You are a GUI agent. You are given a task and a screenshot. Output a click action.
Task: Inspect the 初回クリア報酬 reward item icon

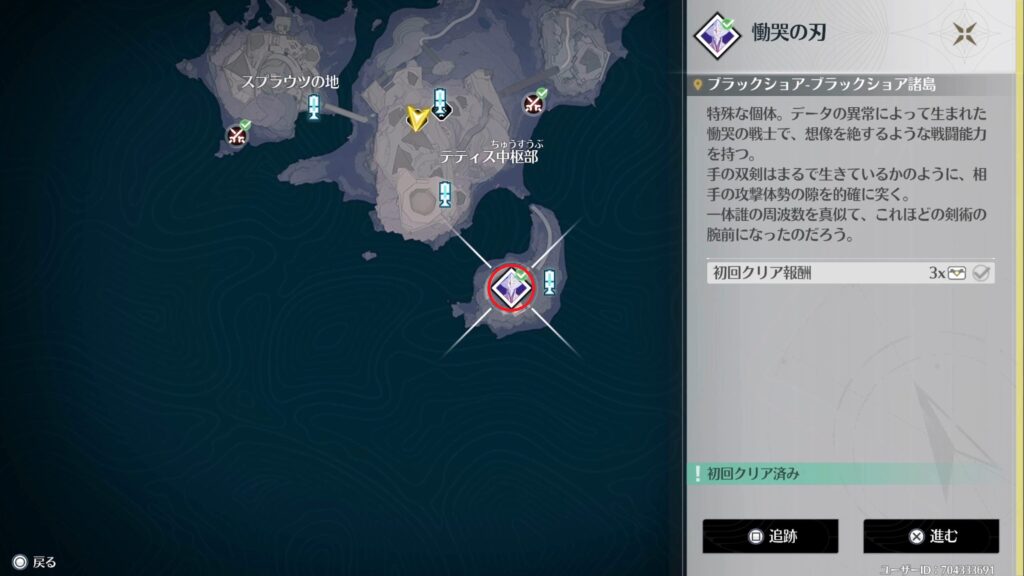point(957,273)
